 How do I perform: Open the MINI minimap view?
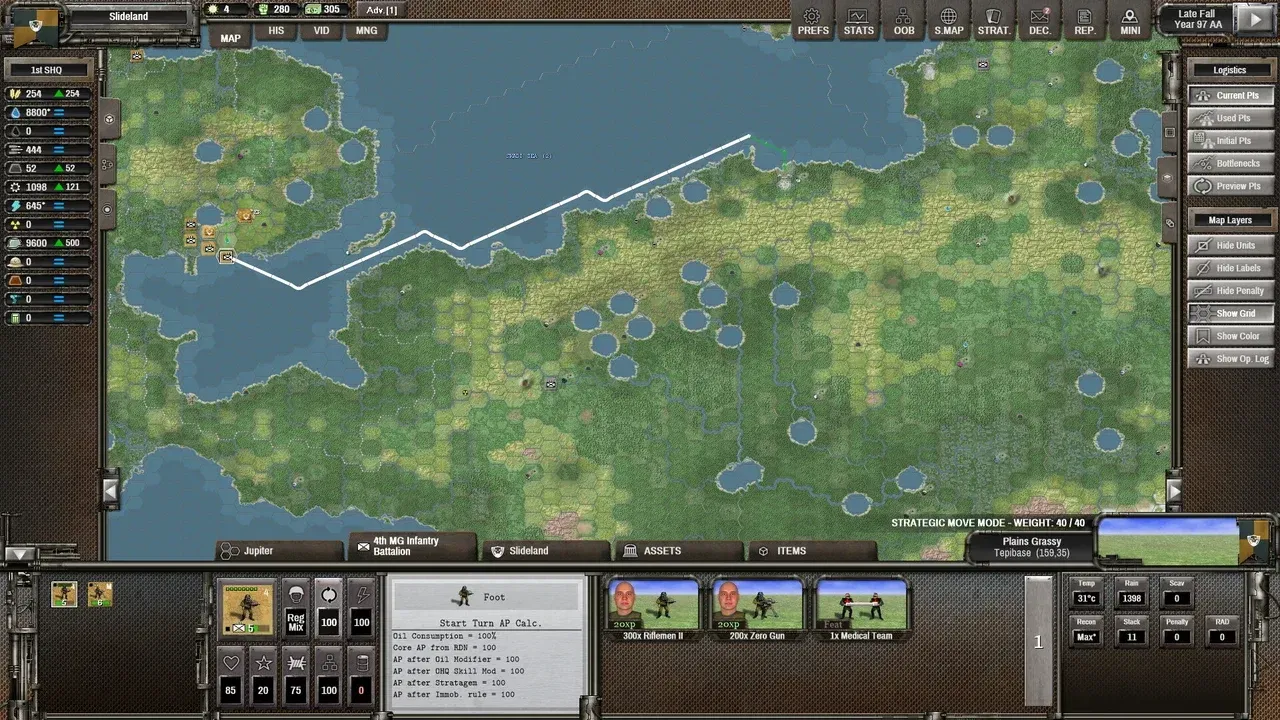1130,21
